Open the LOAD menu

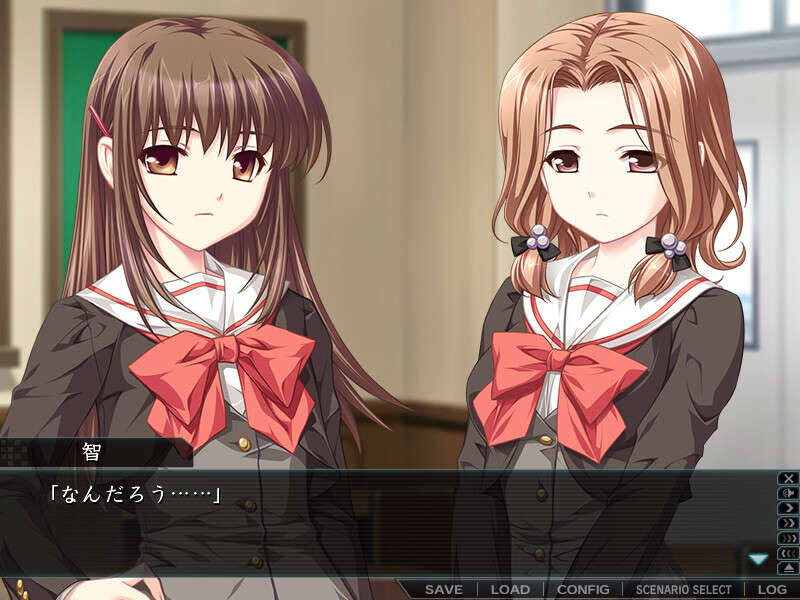(510, 589)
